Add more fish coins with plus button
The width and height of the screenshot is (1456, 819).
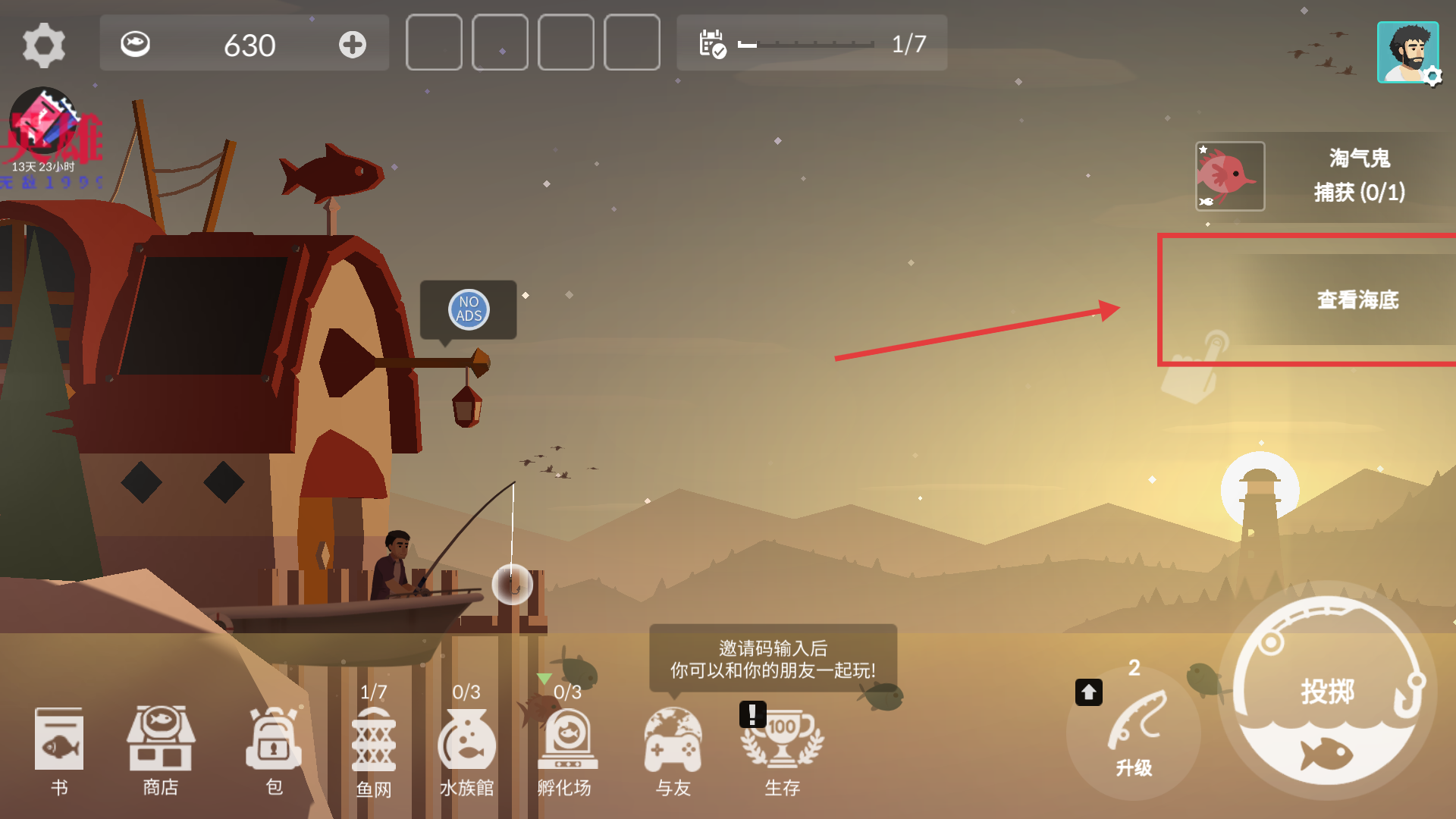coord(352,45)
